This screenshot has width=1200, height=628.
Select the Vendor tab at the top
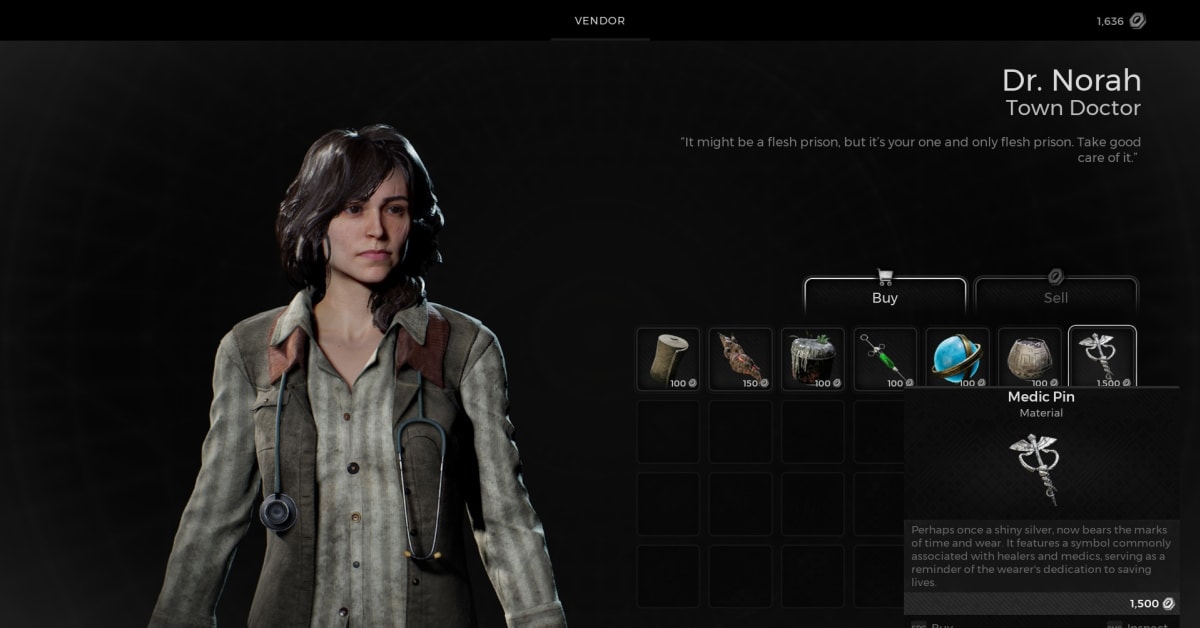[x=600, y=21]
